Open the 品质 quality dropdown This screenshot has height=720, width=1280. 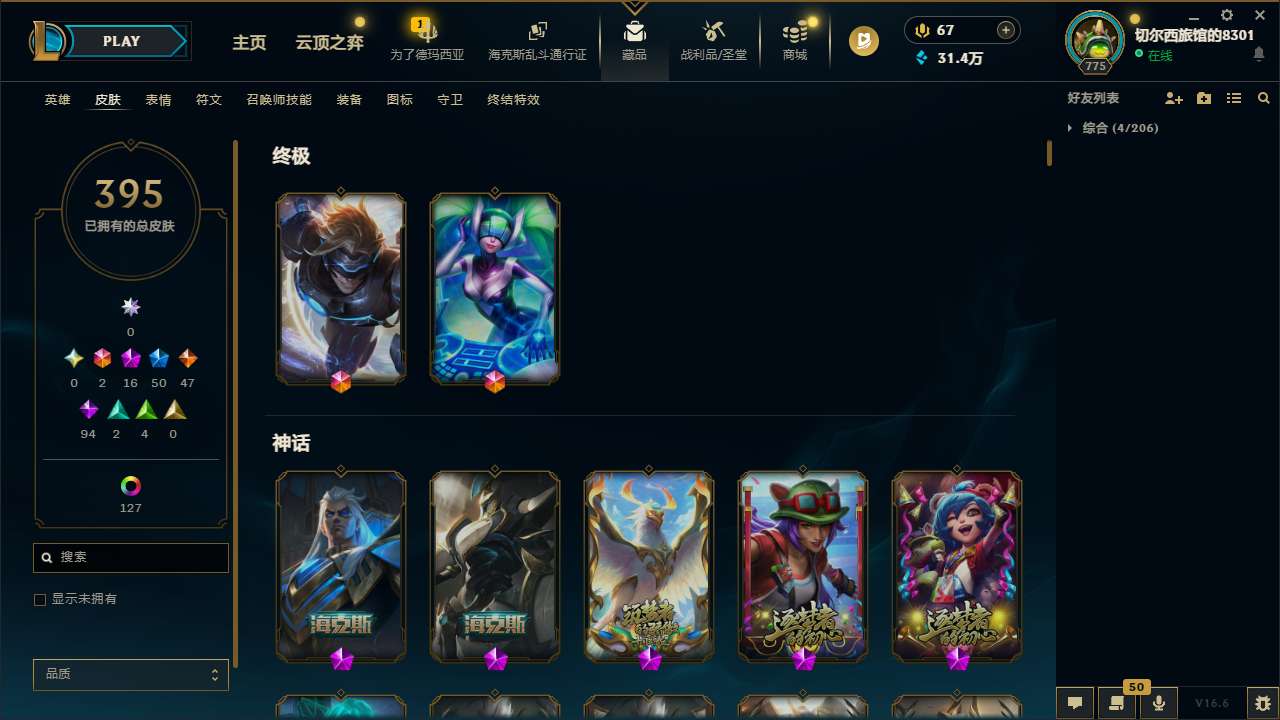[x=130, y=674]
